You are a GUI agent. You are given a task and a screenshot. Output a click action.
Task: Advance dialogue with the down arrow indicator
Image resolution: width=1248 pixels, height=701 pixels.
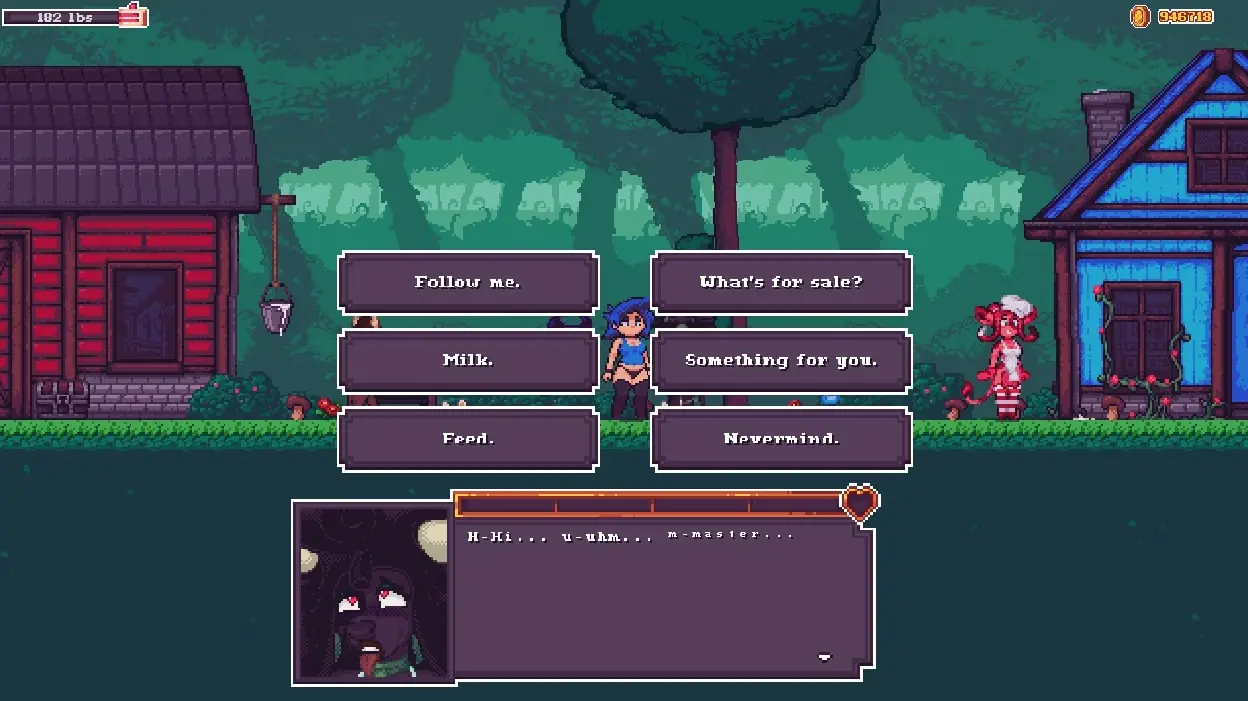(824, 657)
